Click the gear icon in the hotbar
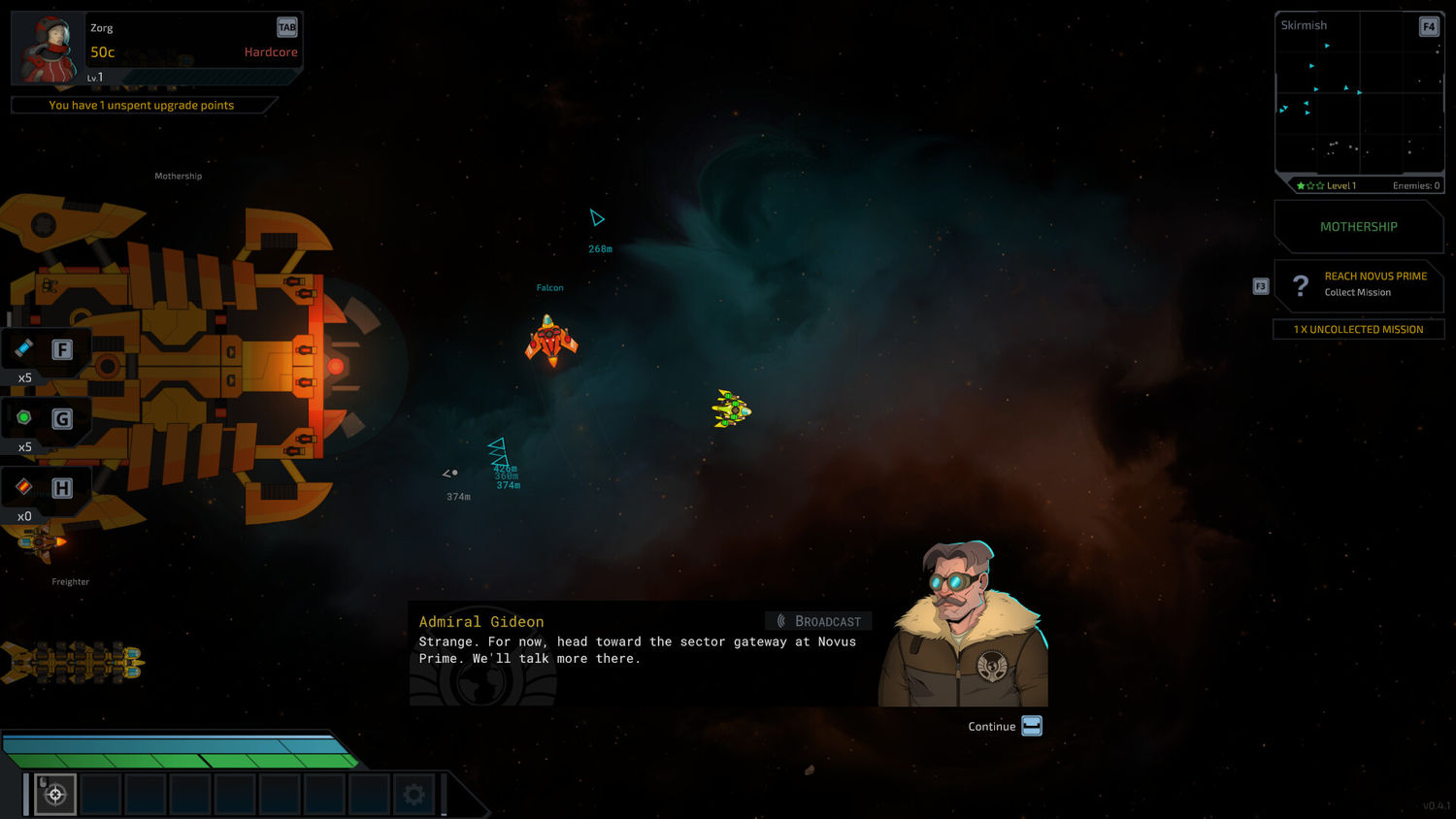Screen dimensions: 1456x819 (414, 795)
